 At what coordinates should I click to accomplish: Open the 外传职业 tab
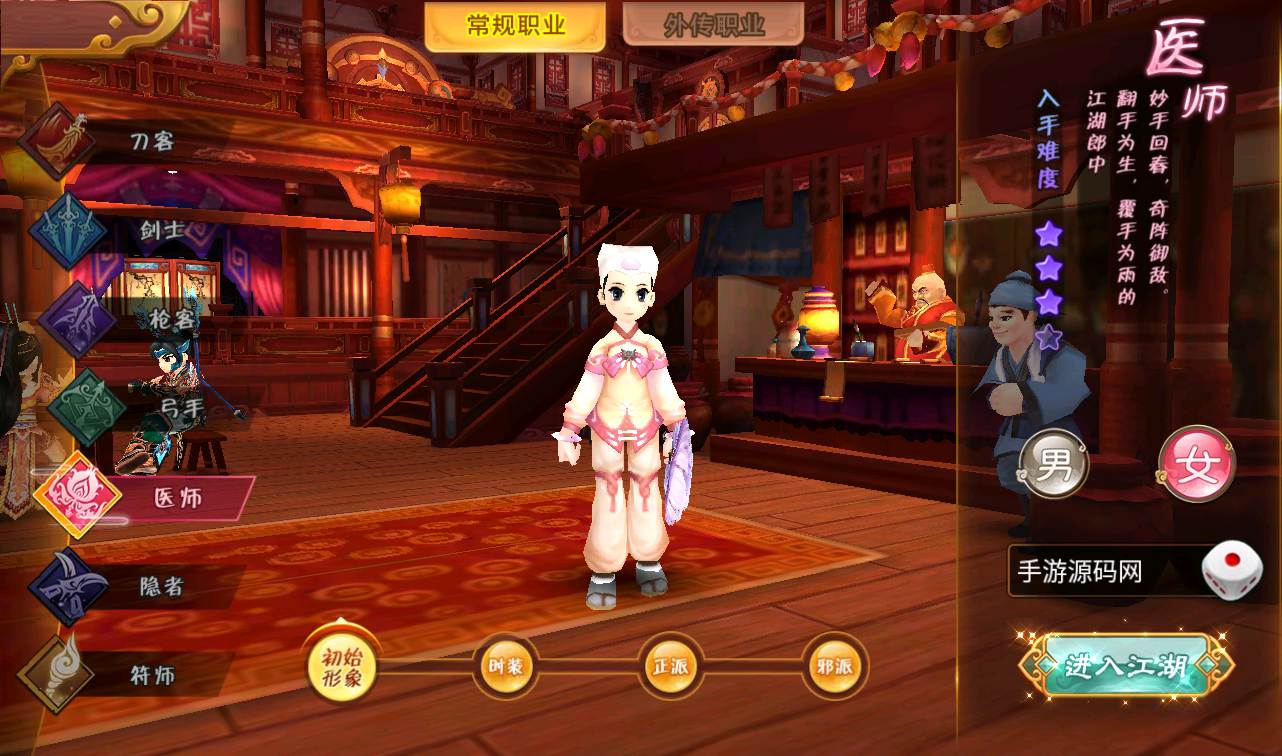[x=713, y=26]
